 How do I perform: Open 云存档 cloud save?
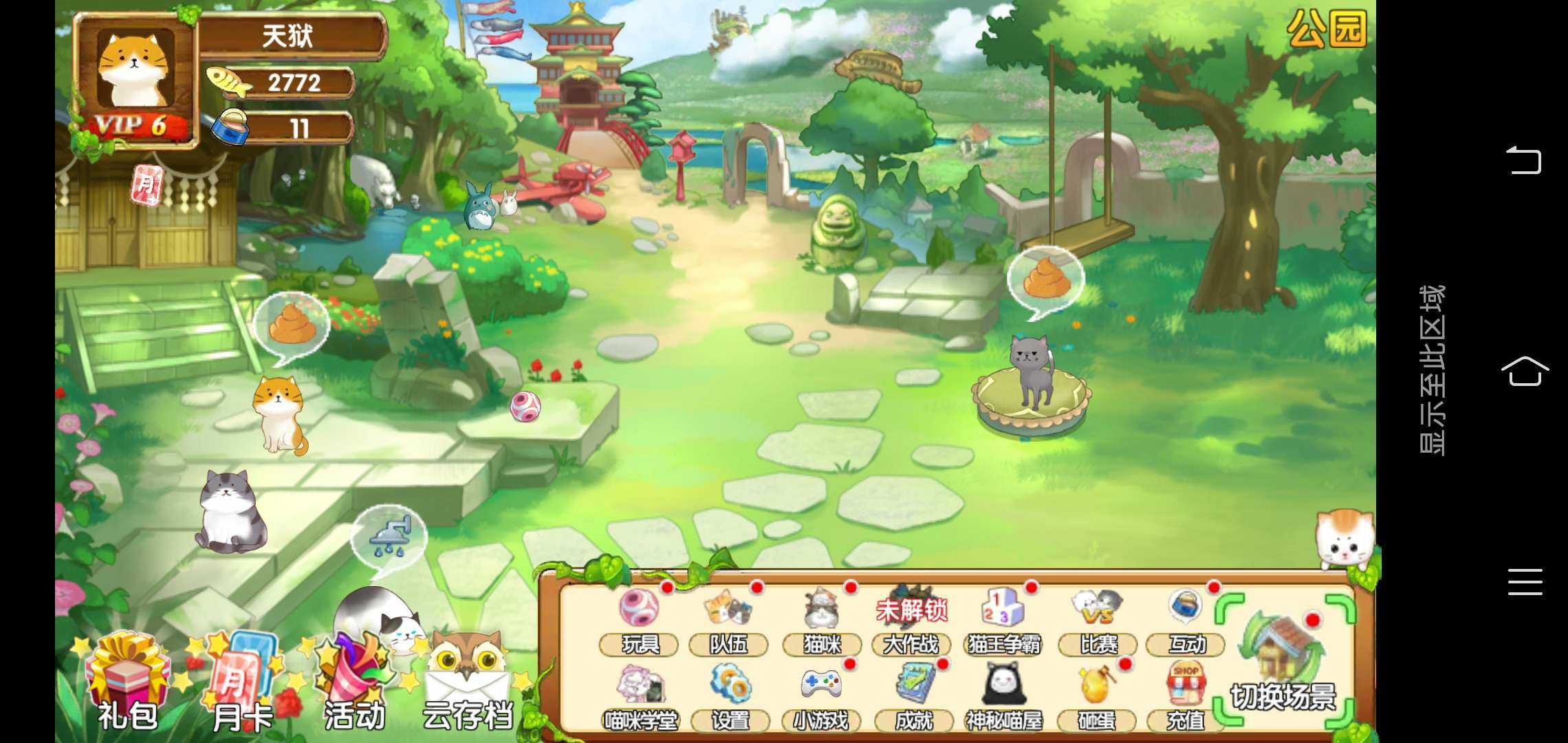coord(468,685)
